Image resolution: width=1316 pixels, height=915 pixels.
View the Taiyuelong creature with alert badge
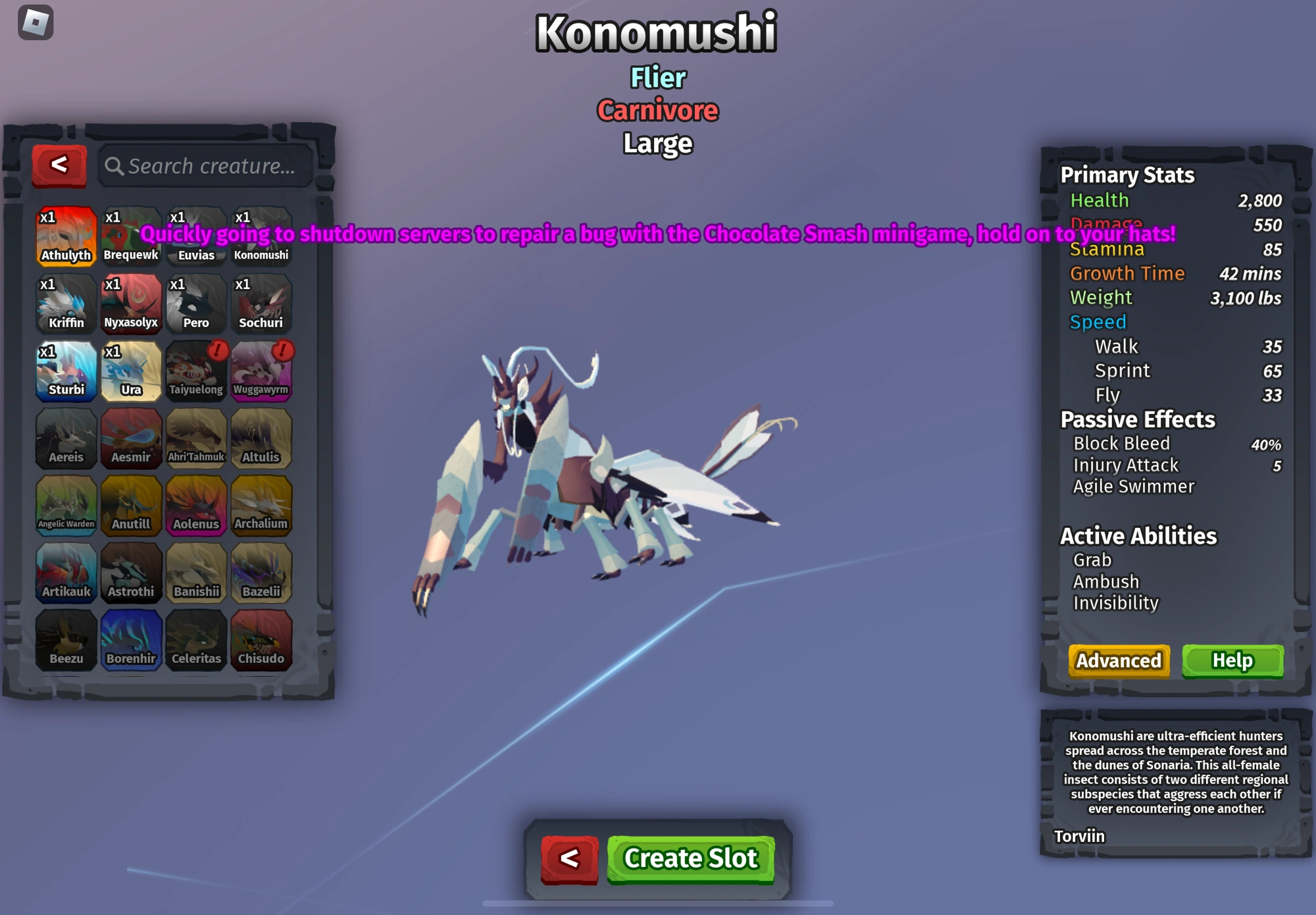click(195, 370)
